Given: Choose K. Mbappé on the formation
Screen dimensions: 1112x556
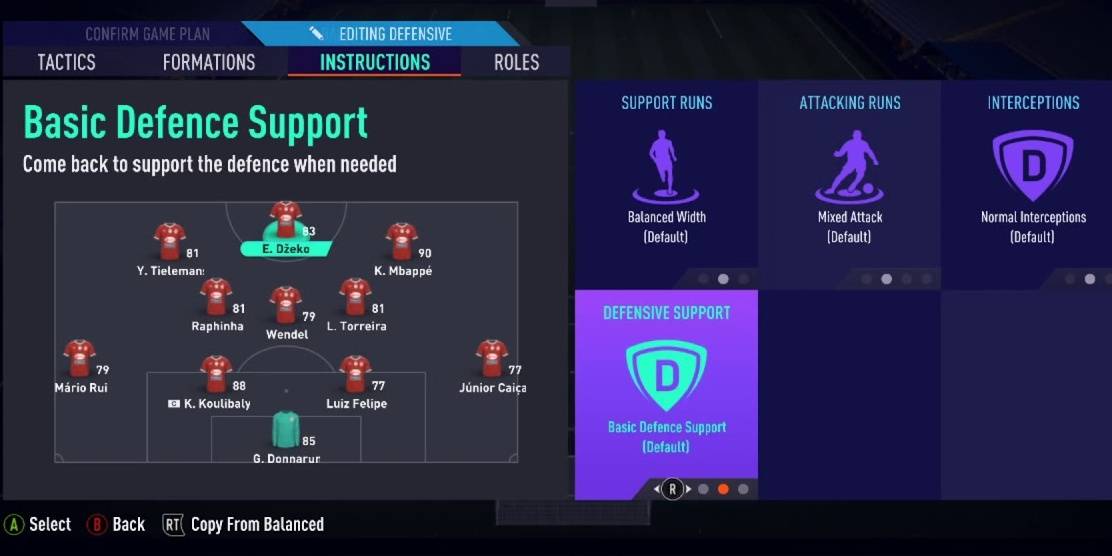Looking at the screenshot, I should pyautogui.click(x=401, y=242).
